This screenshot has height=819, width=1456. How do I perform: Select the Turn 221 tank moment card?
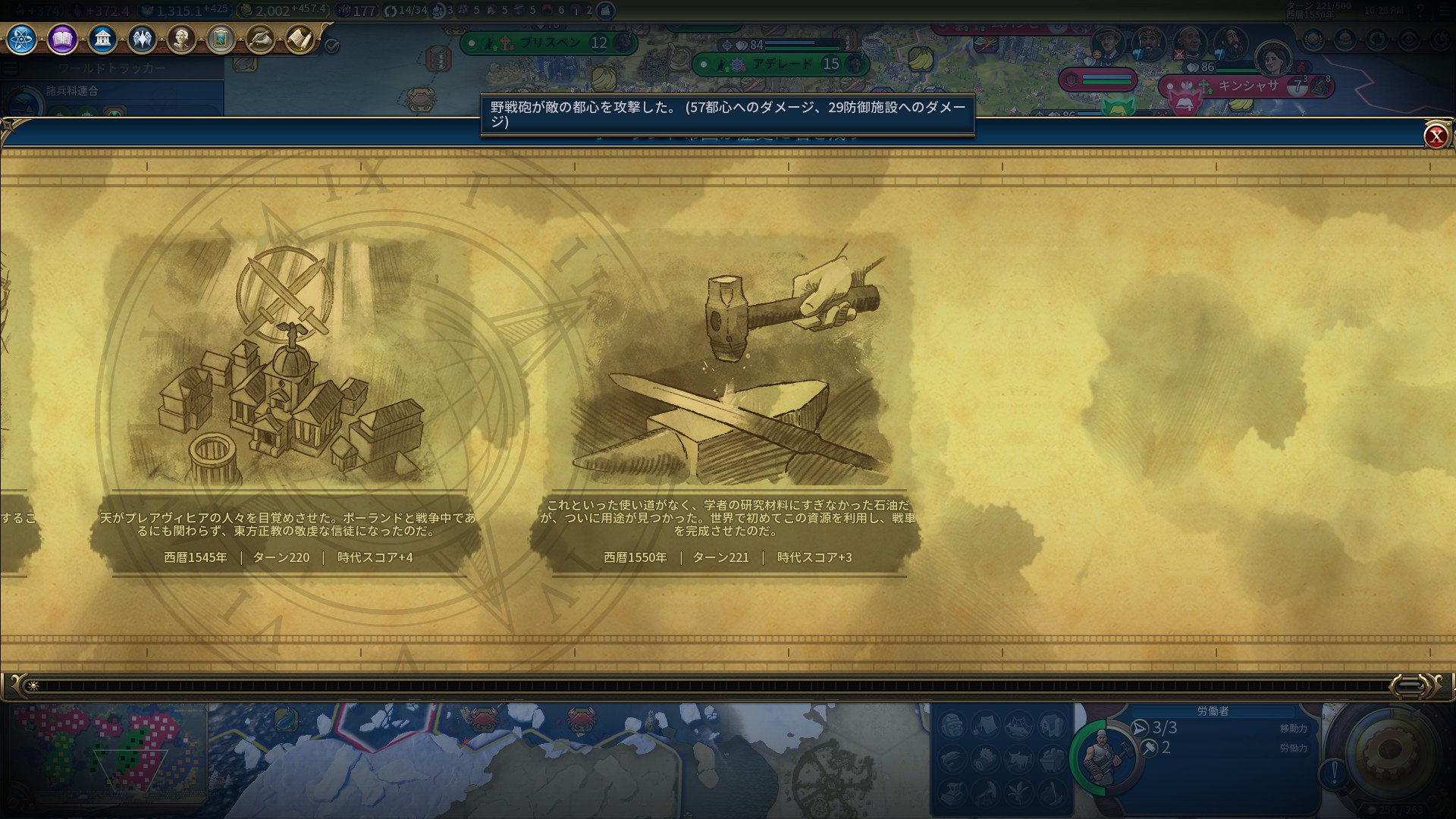pyautogui.click(x=726, y=402)
